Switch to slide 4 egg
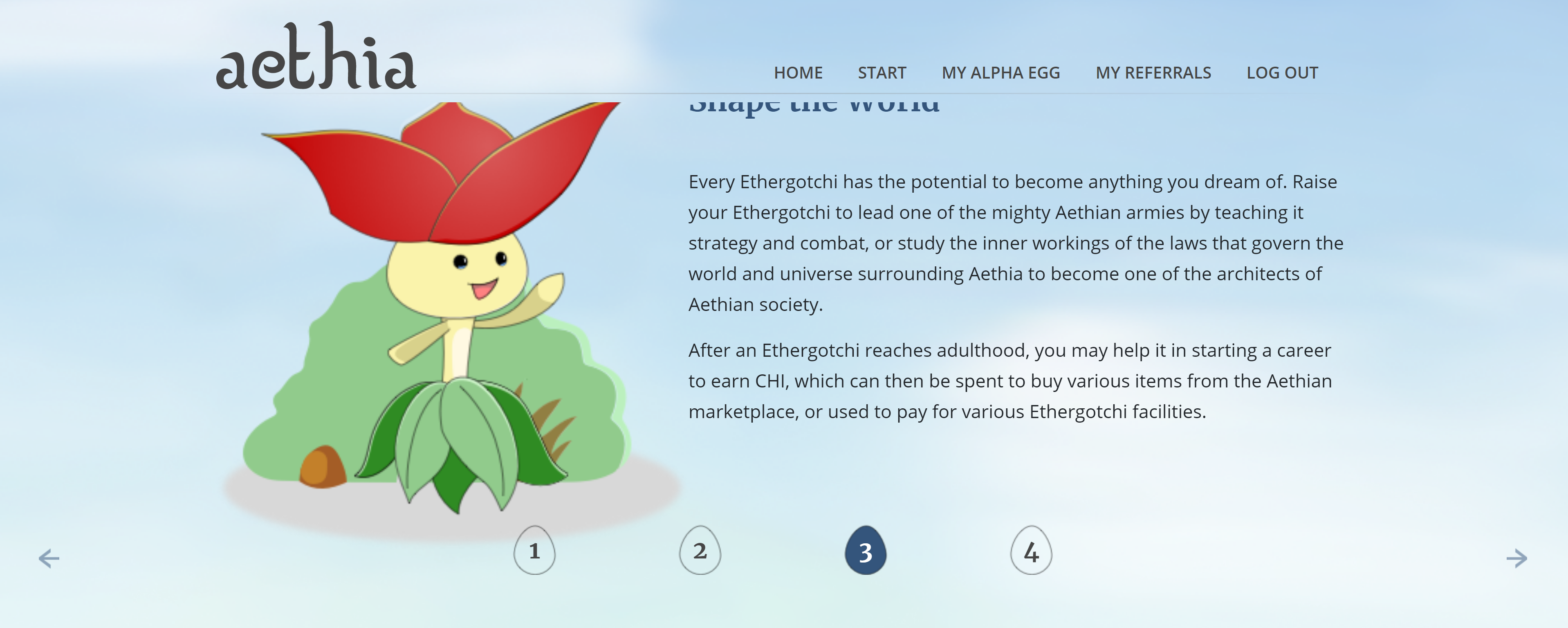Viewport: 1568px width, 628px height. [1031, 551]
